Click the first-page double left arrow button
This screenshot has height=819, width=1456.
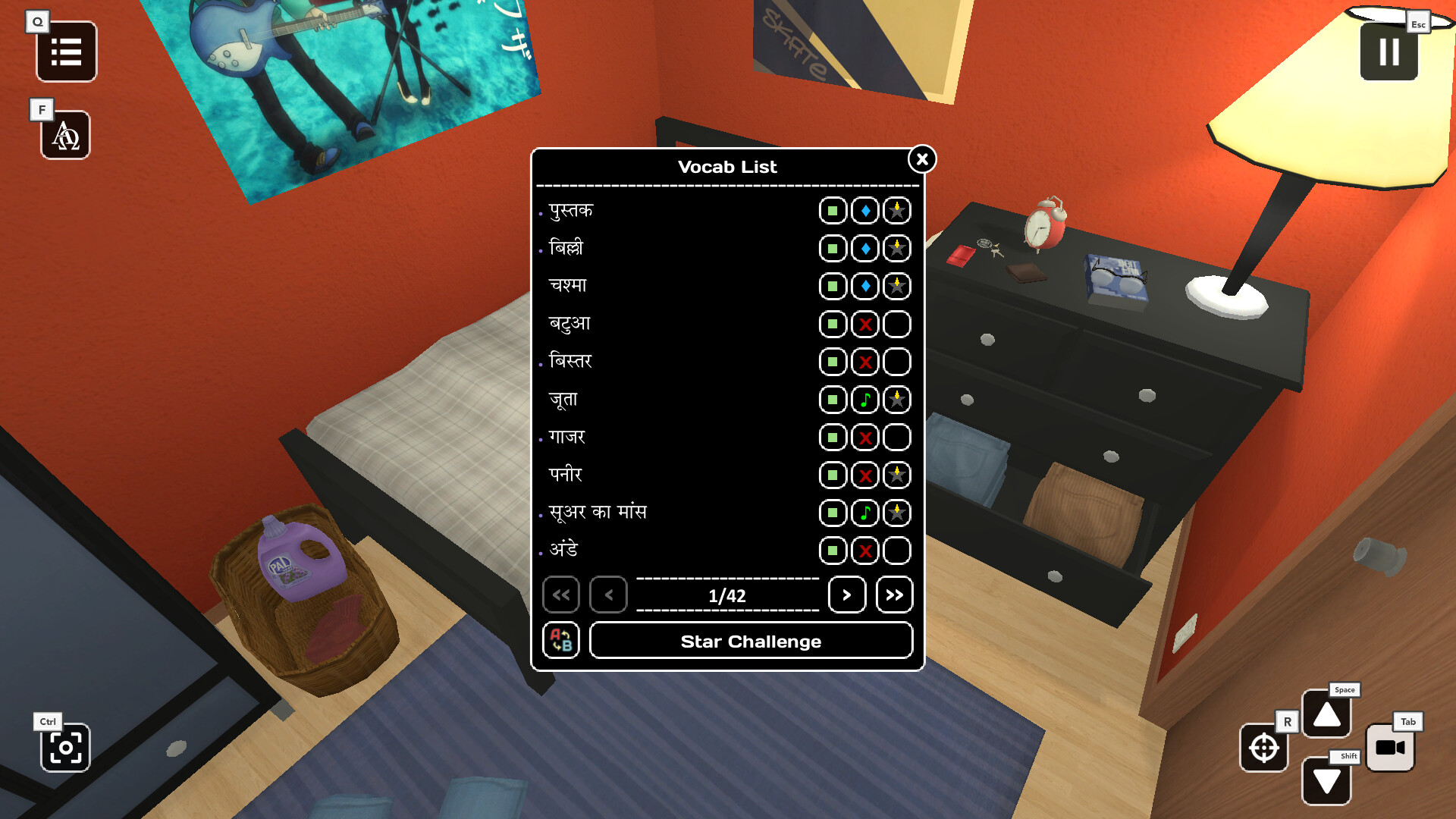tap(561, 595)
